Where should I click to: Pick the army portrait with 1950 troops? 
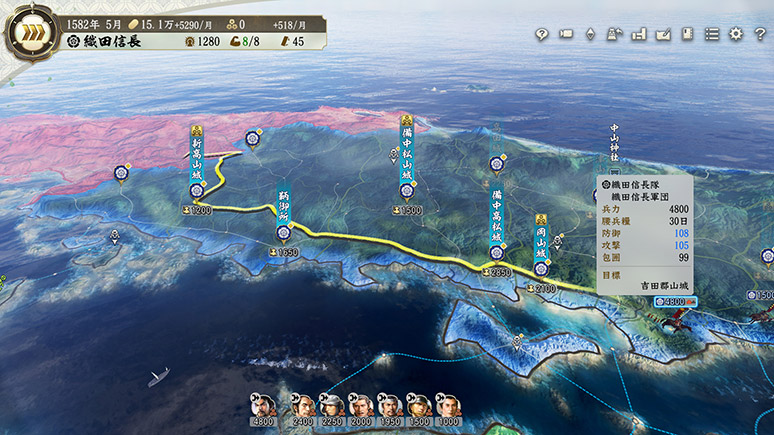(391, 405)
